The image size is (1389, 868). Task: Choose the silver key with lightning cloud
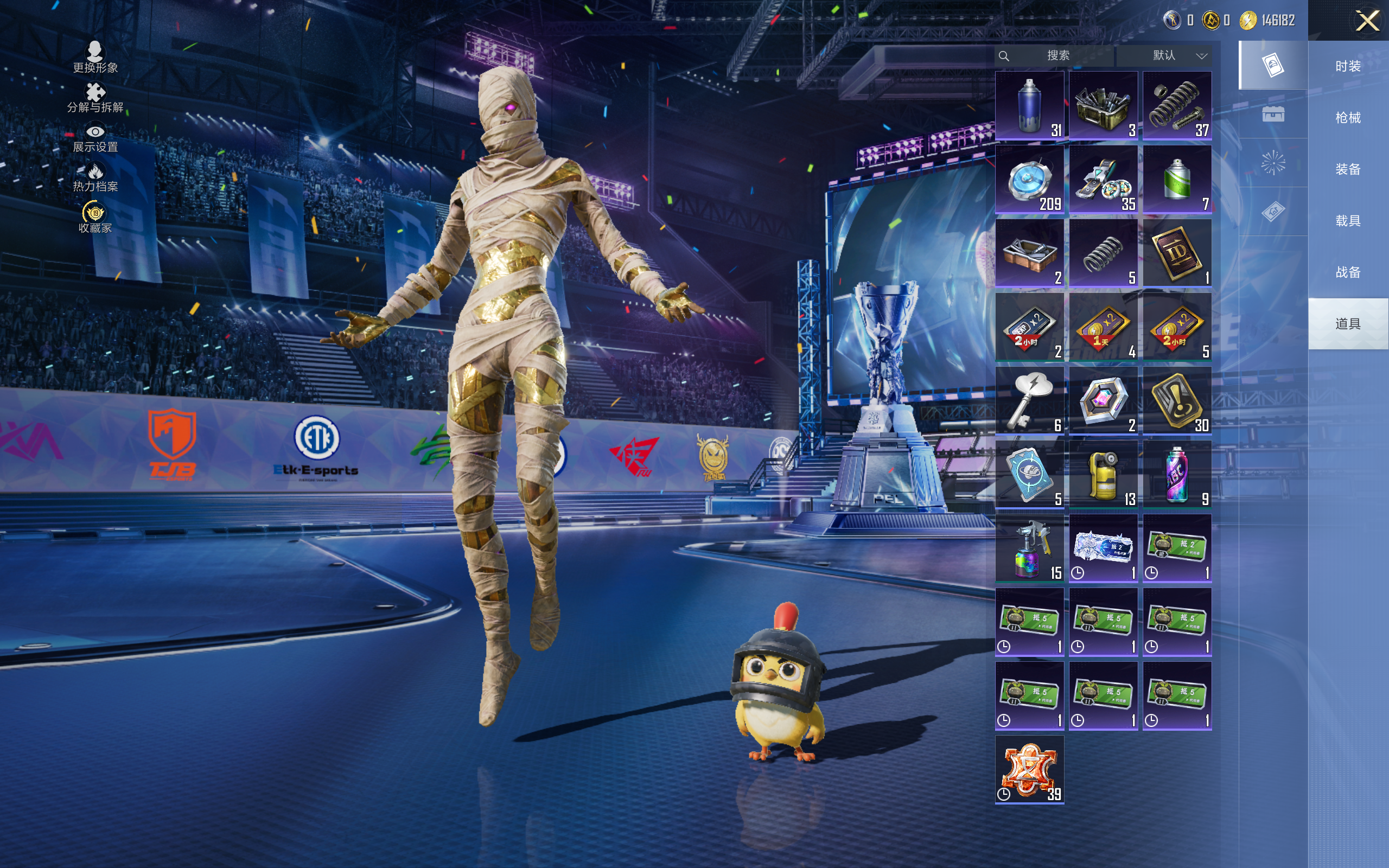1029,401
